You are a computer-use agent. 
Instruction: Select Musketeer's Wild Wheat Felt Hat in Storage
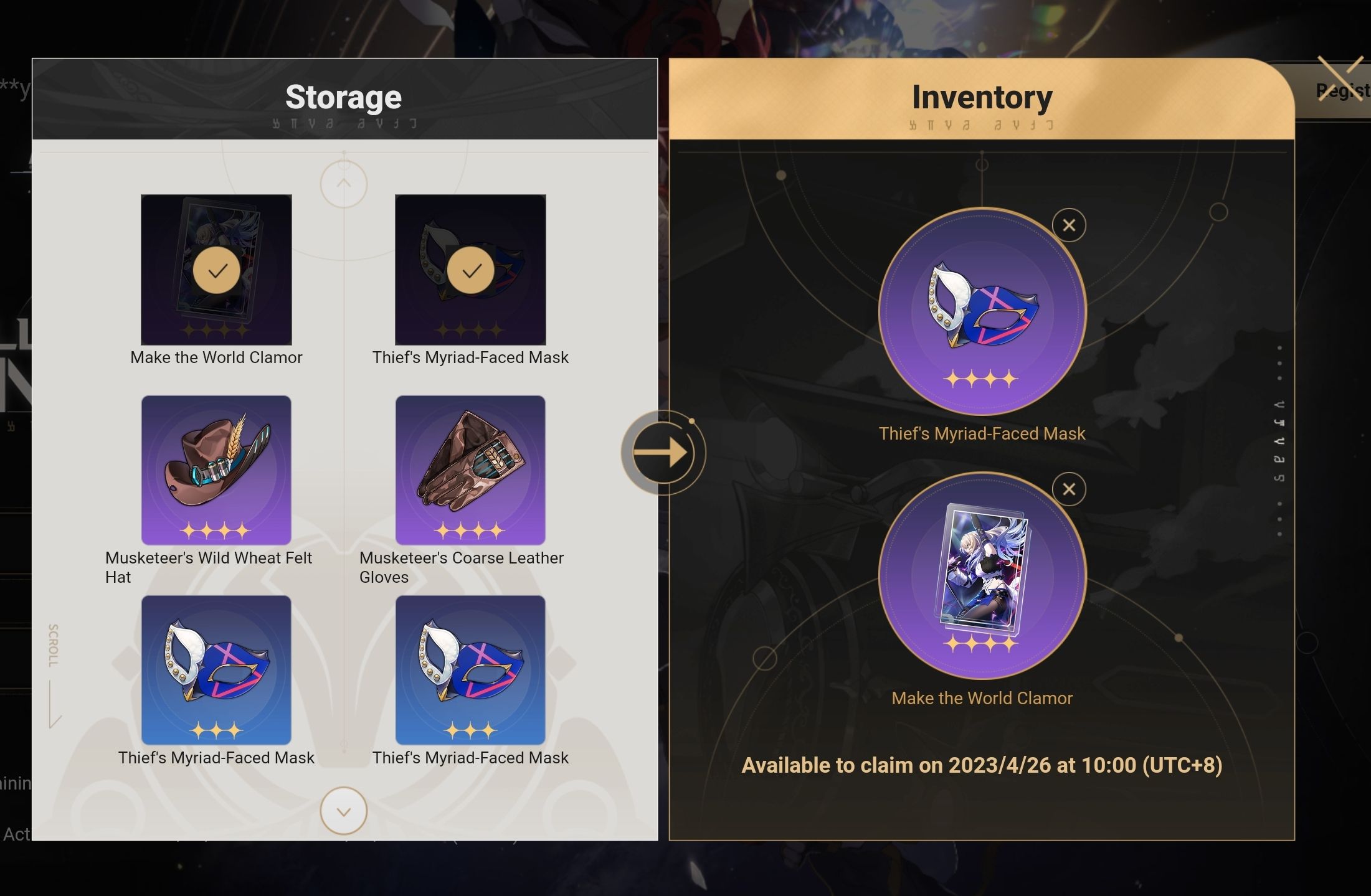tap(216, 470)
